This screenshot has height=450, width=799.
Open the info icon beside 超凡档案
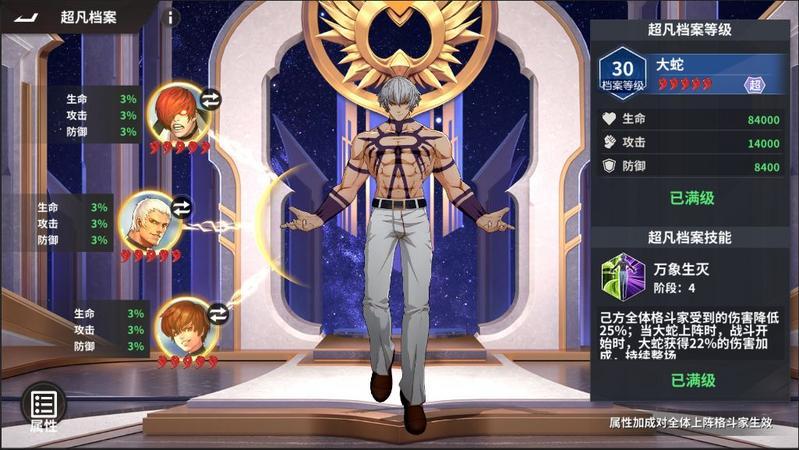coord(170,17)
